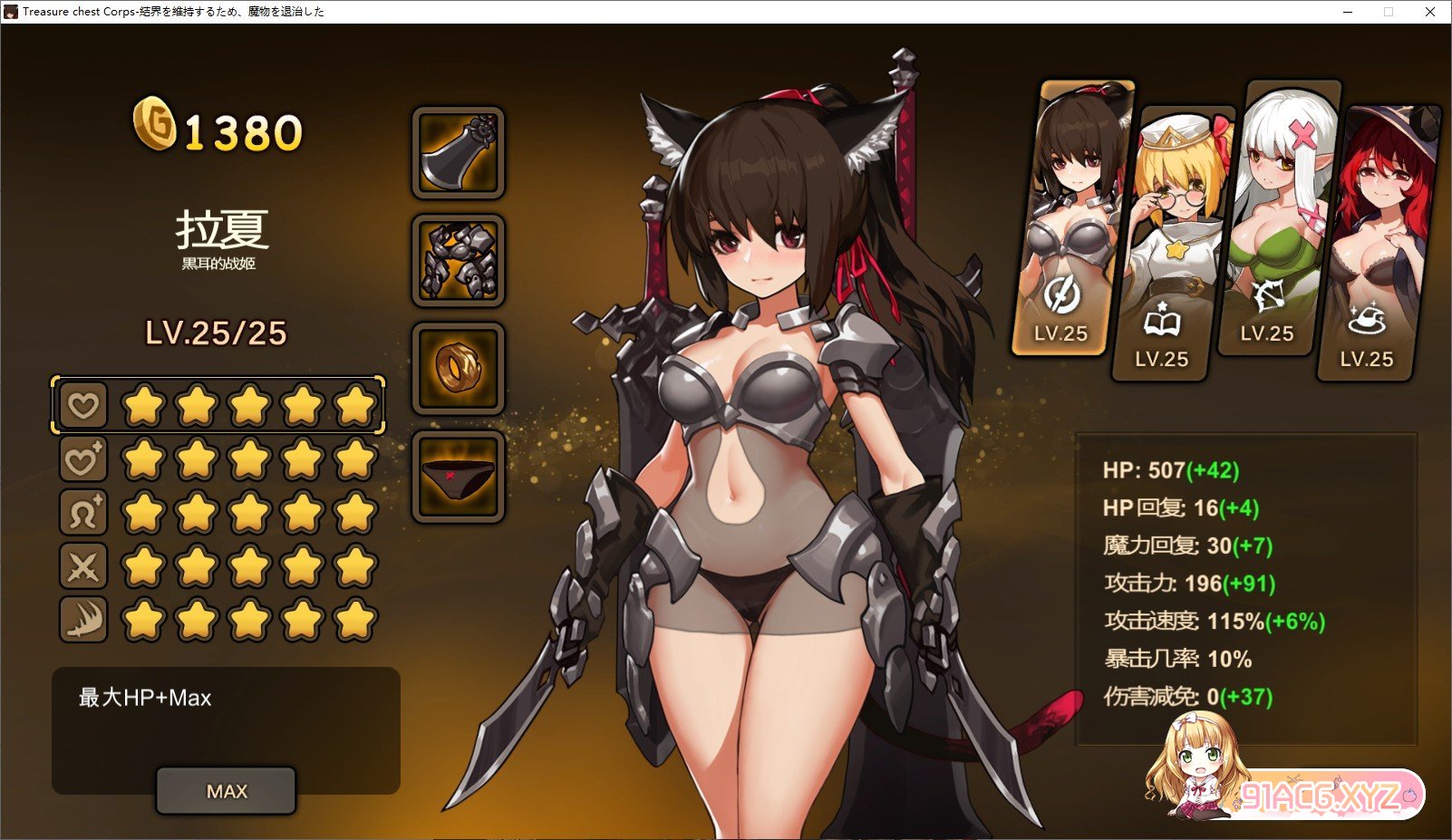Select the claw slash attack speed upgrade
The image size is (1452, 840).
(x=83, y=621)
